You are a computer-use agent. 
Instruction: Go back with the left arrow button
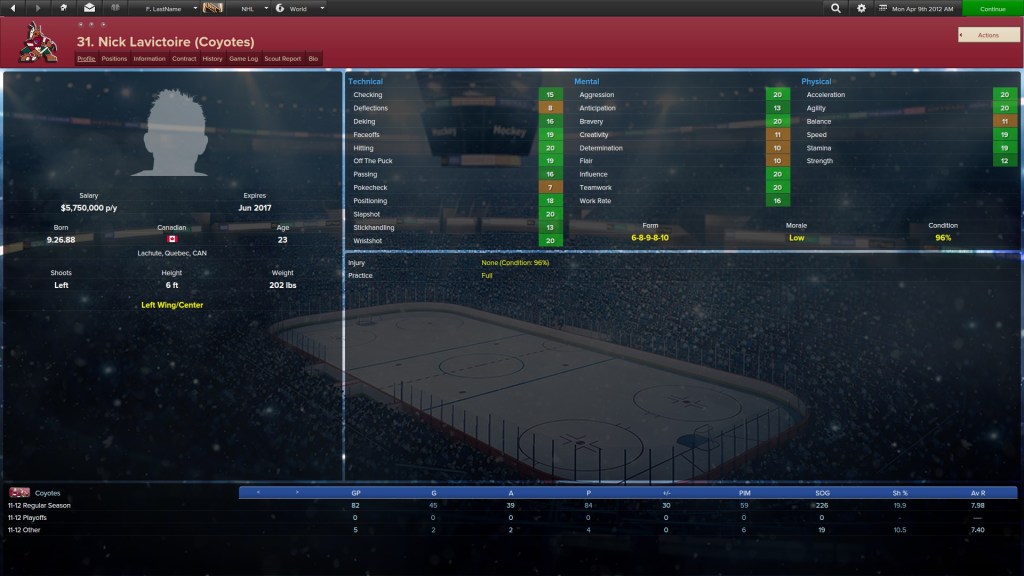[14, 8]
